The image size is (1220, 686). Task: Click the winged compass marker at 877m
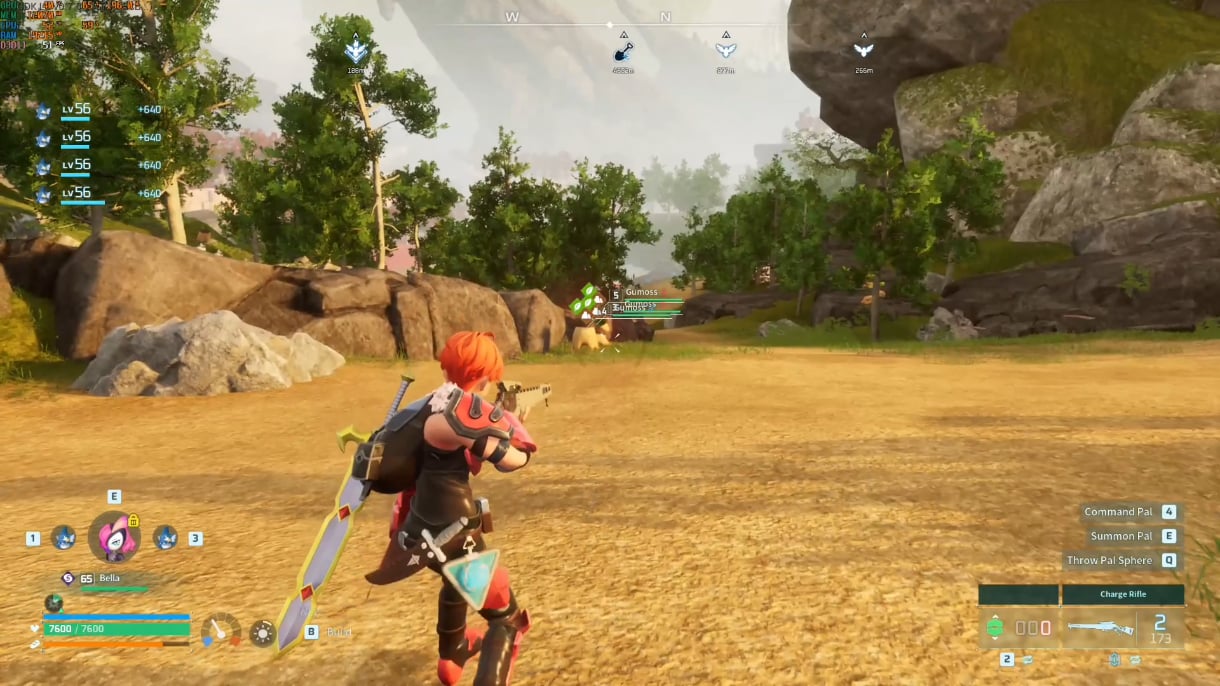click(x=726, y=50)
